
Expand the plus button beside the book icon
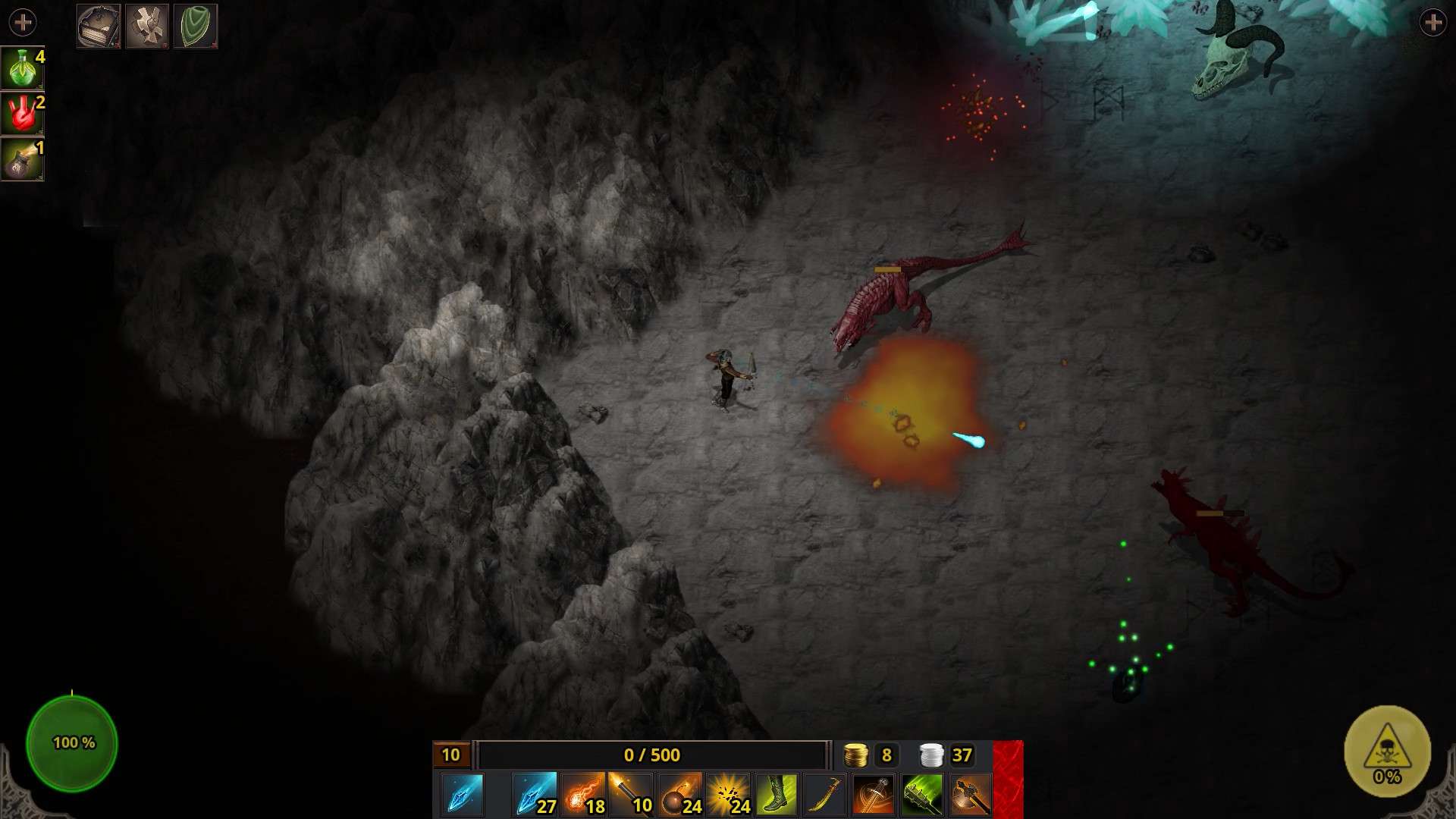pos(23,23)
